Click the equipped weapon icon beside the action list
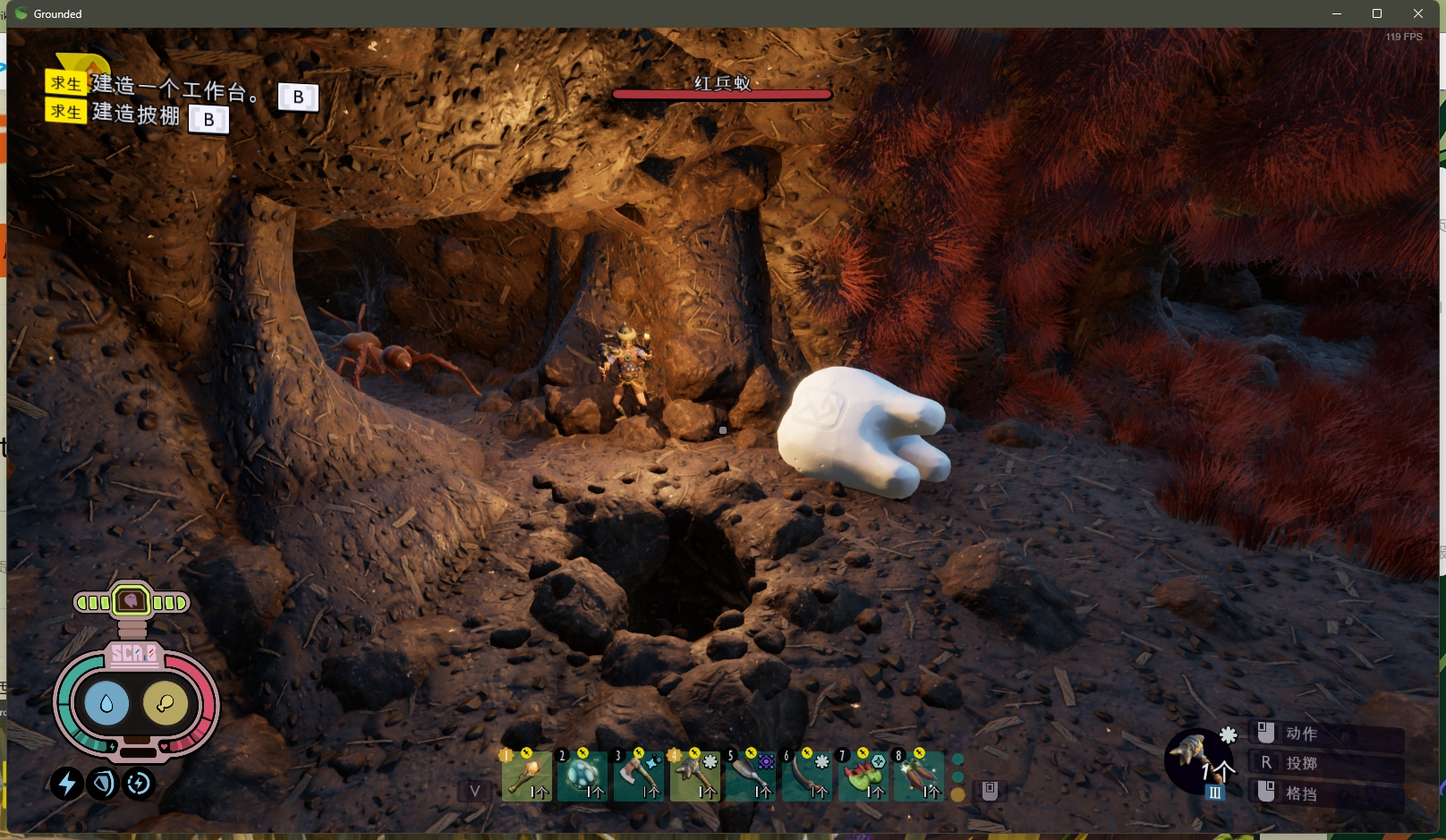 [1196, 758]
